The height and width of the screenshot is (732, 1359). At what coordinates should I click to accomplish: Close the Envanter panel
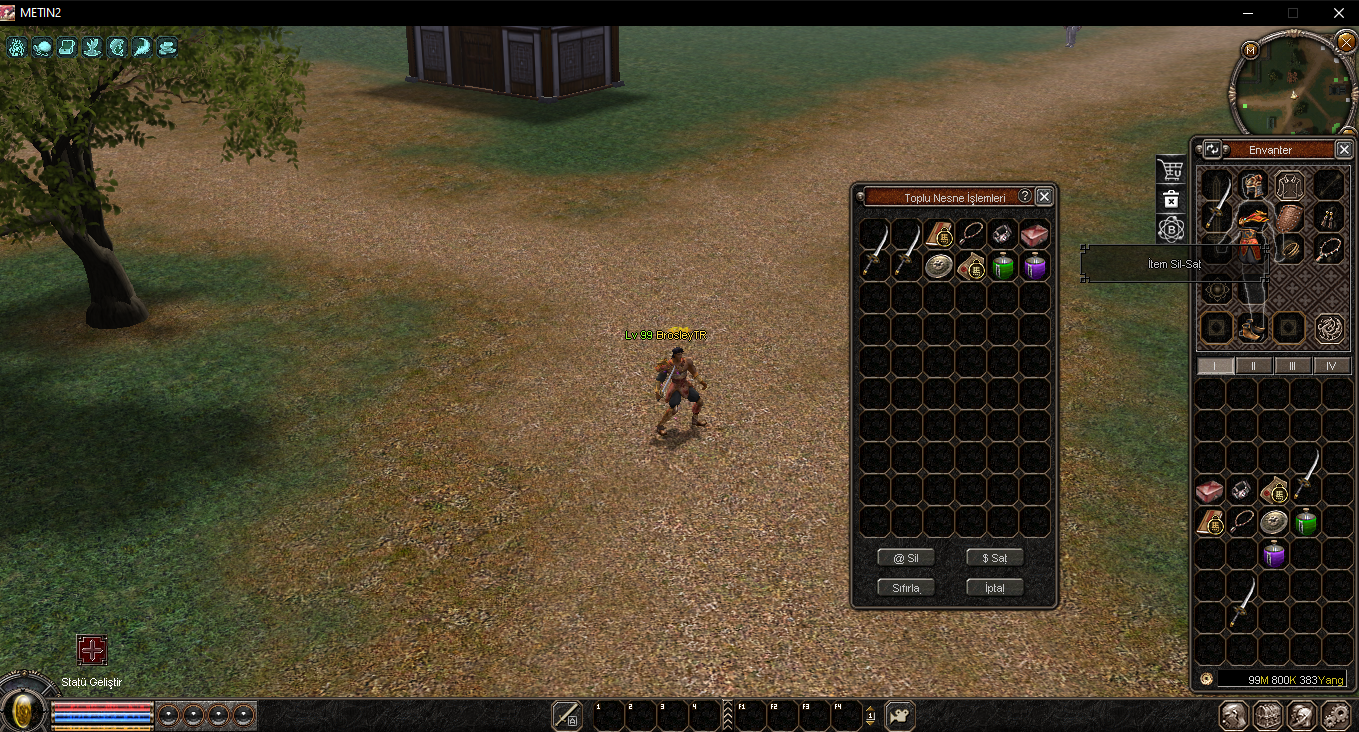click(1344, 150)
